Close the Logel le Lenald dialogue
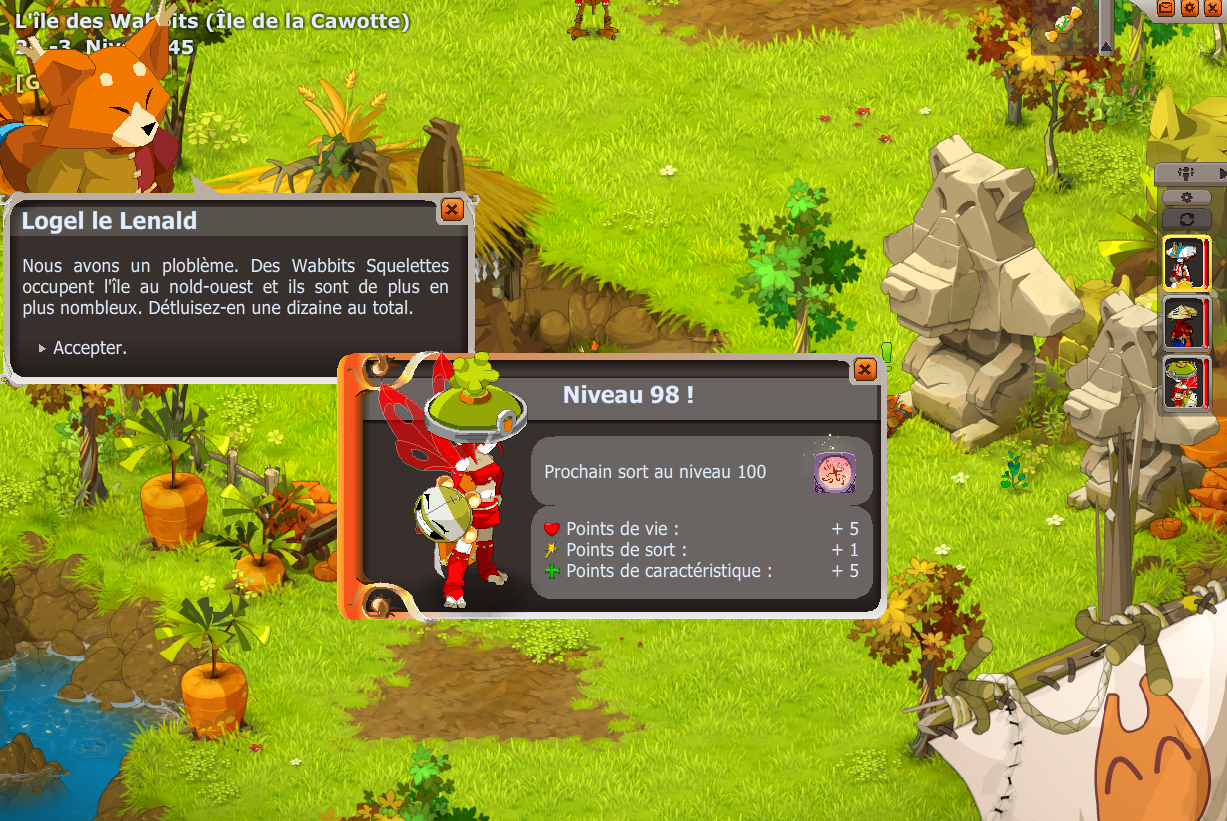This screenshot has width=1227, height=821. (451, 209)
